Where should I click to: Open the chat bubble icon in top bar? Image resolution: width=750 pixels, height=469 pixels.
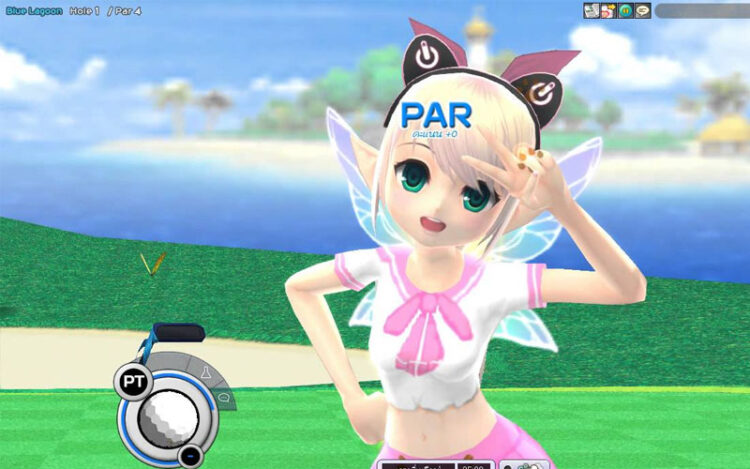click(642, 11)
